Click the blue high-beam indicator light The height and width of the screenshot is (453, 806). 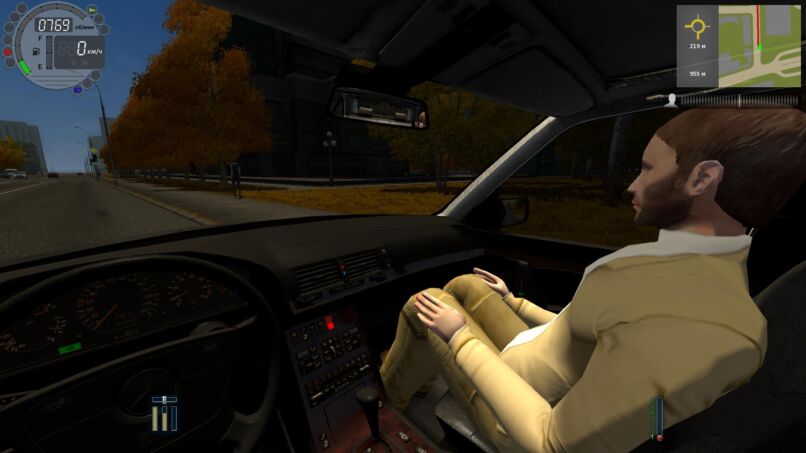point(76,86)
